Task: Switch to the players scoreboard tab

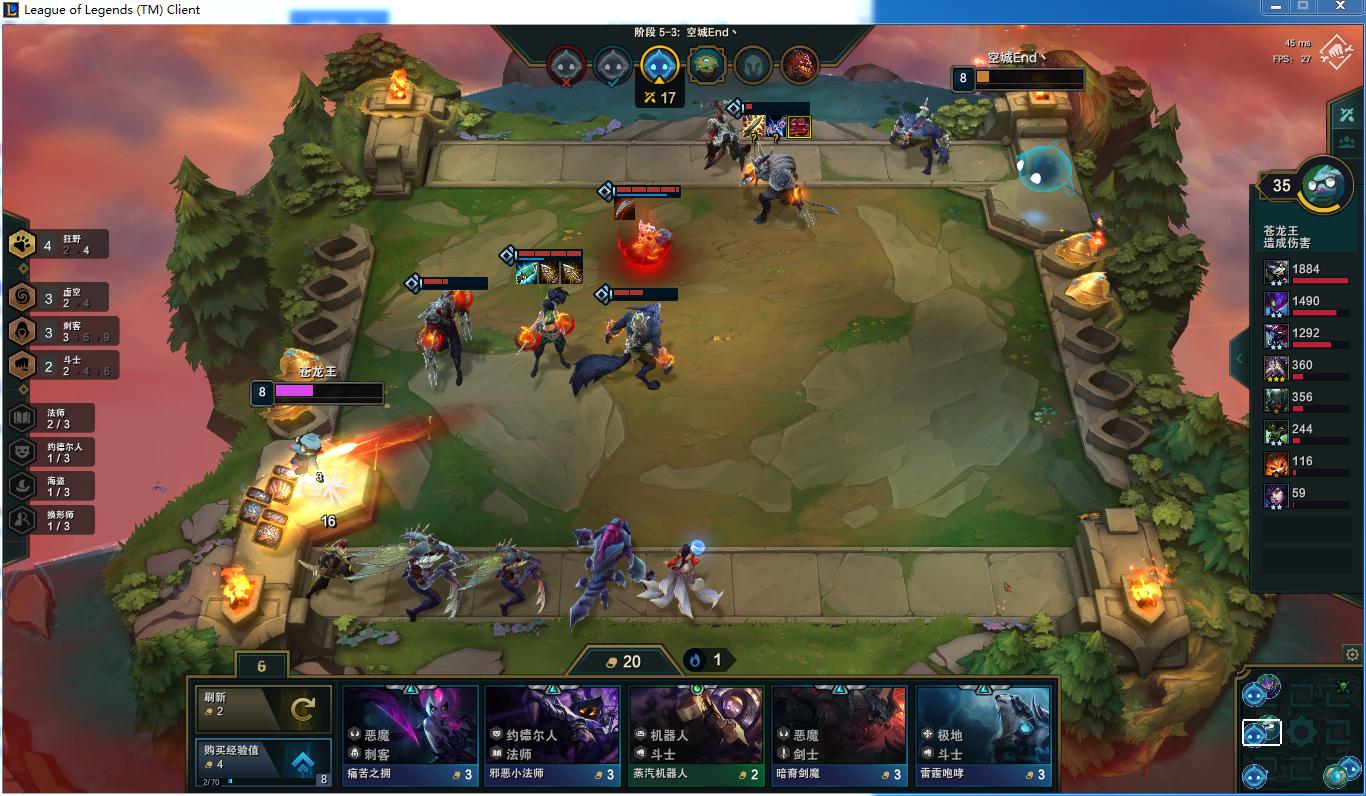Action: tap(1346, 143)
